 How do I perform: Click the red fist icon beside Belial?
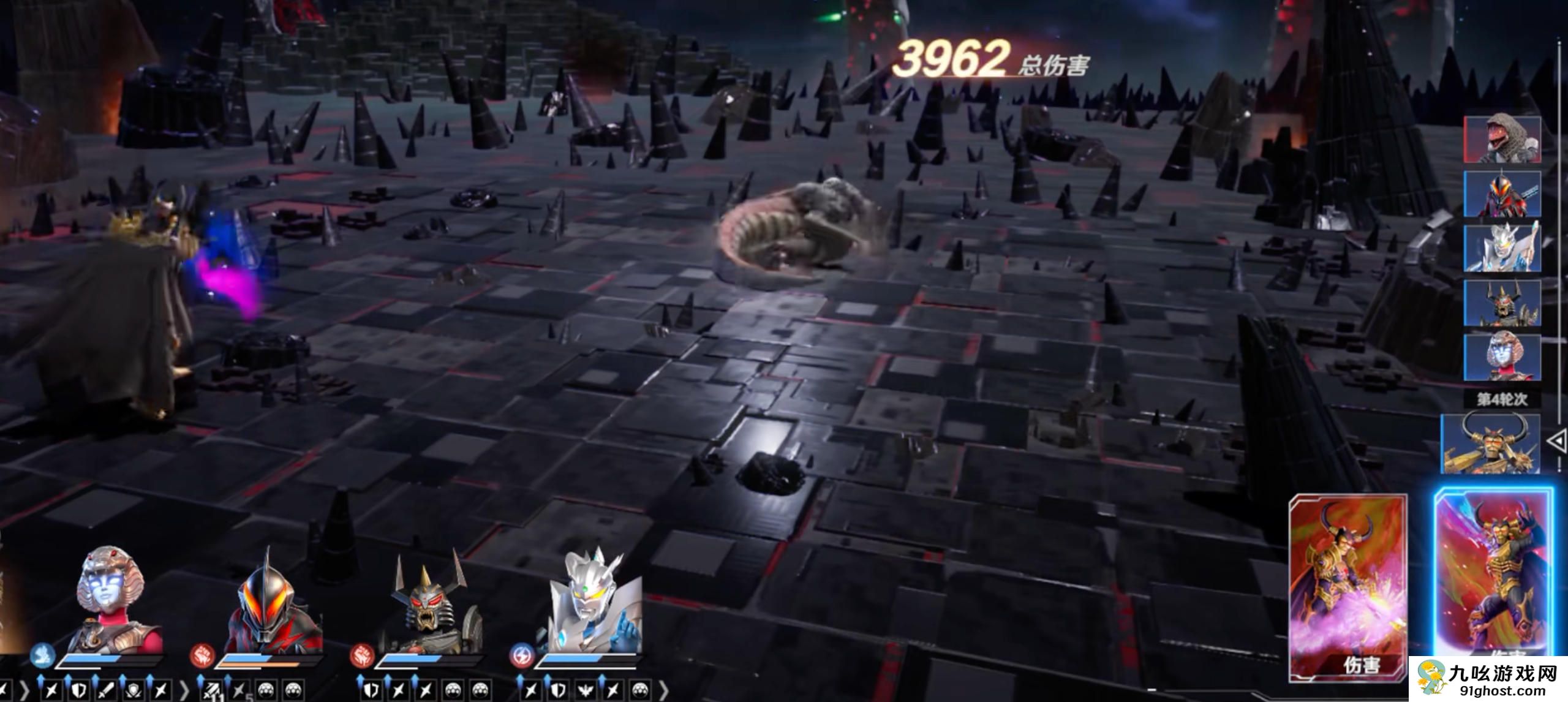coord(201,656)
